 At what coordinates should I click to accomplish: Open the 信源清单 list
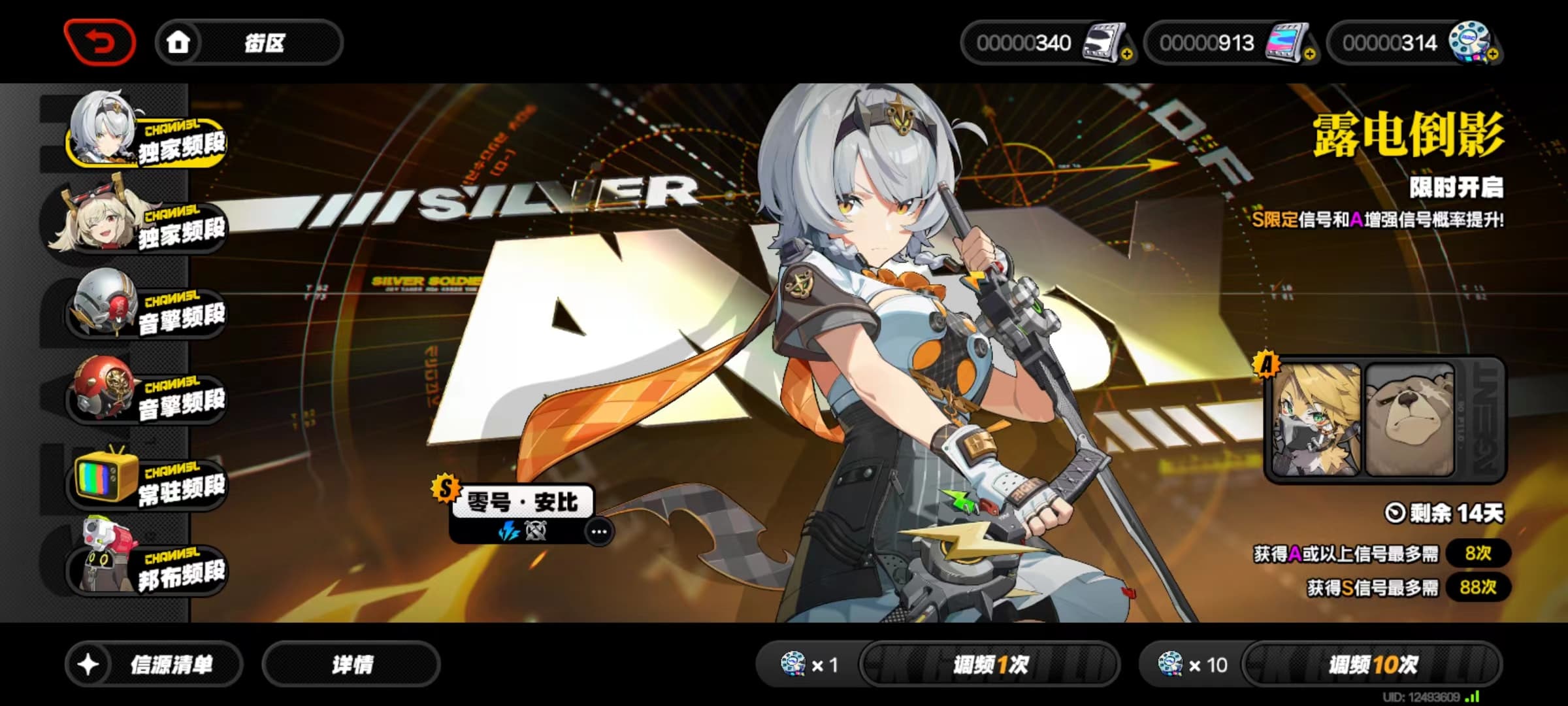point(154,665)
